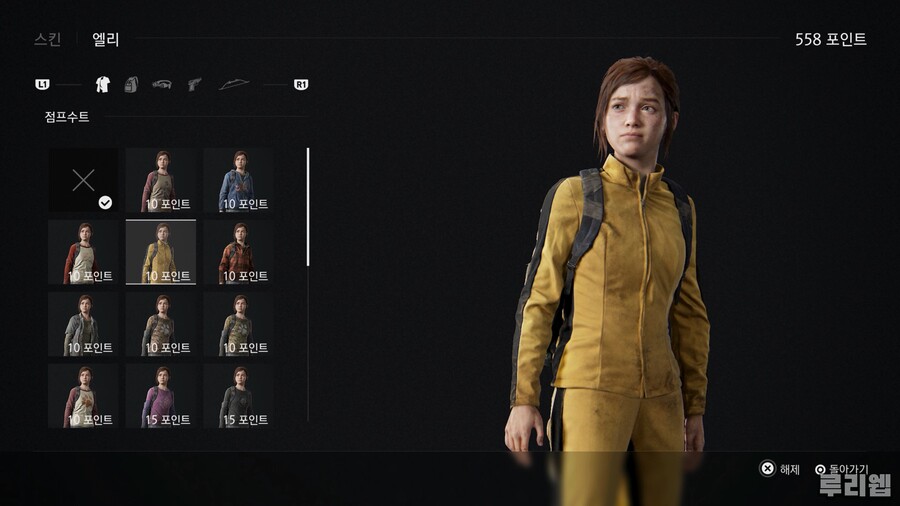900x506 pixels.
Task: Select the empty X no-skin tile
Action: (x=83, y=180)
